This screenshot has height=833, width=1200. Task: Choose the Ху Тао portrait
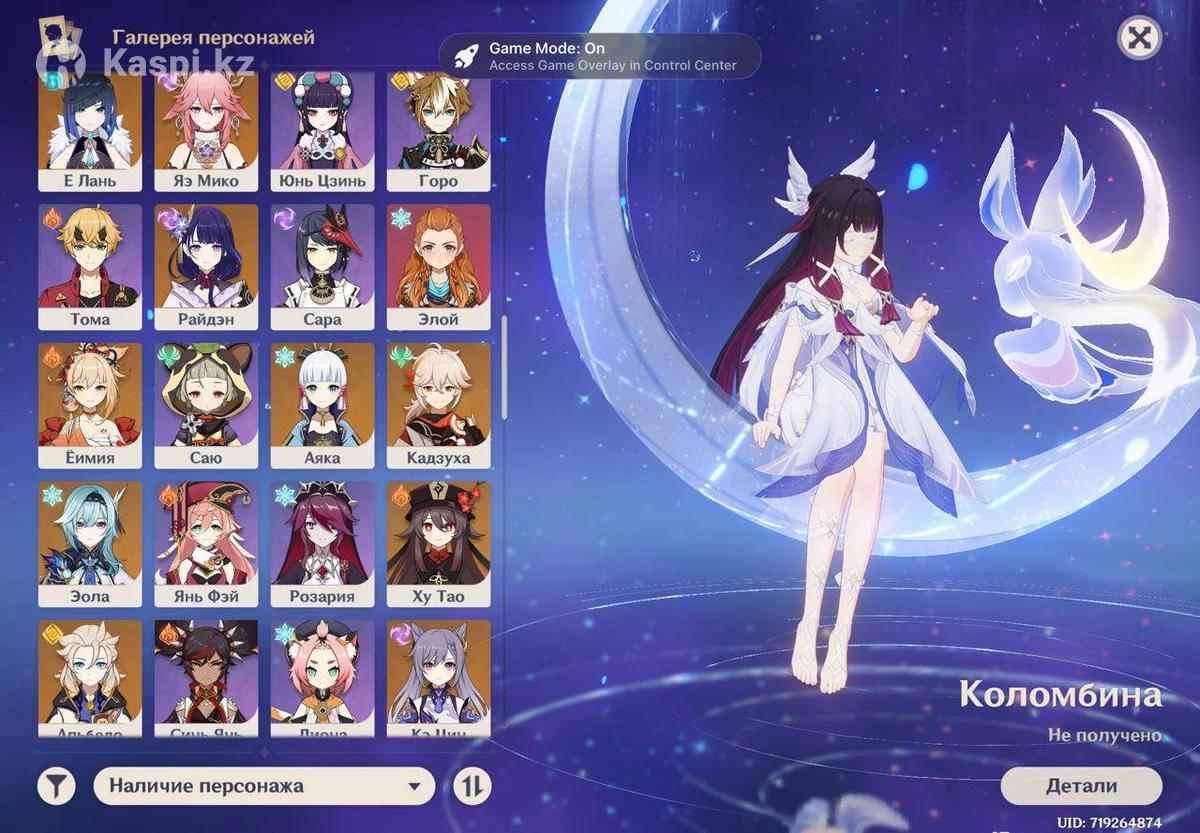tap(438, 544)
